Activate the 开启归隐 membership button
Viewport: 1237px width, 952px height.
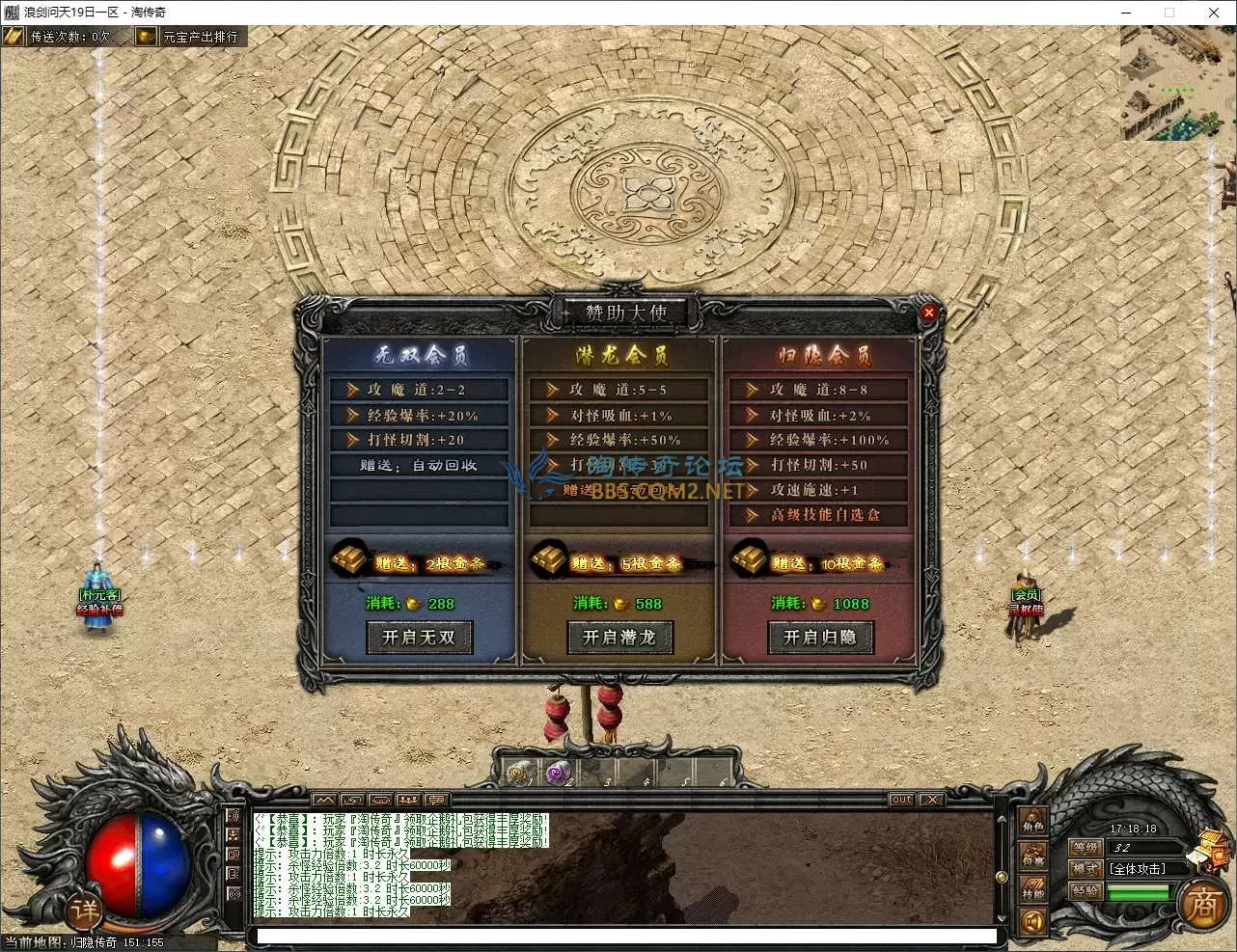[820, 638]
